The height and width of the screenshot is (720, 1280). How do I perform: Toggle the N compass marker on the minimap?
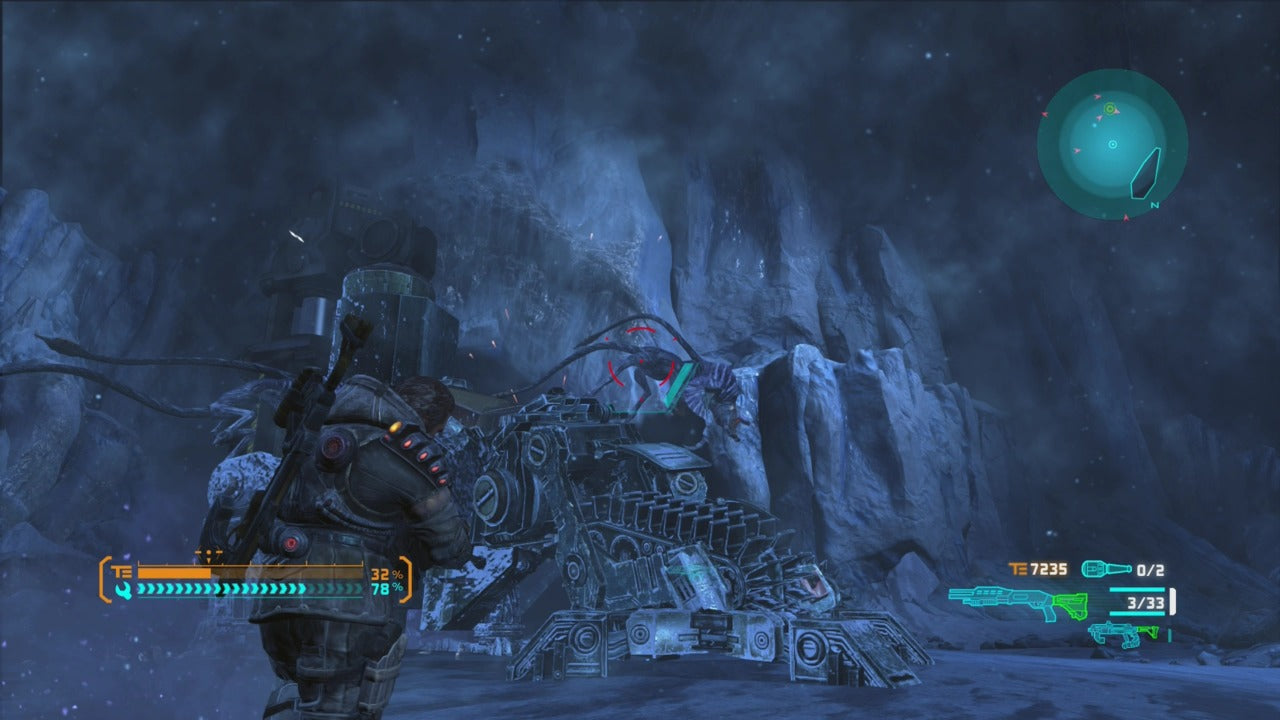1154,204
